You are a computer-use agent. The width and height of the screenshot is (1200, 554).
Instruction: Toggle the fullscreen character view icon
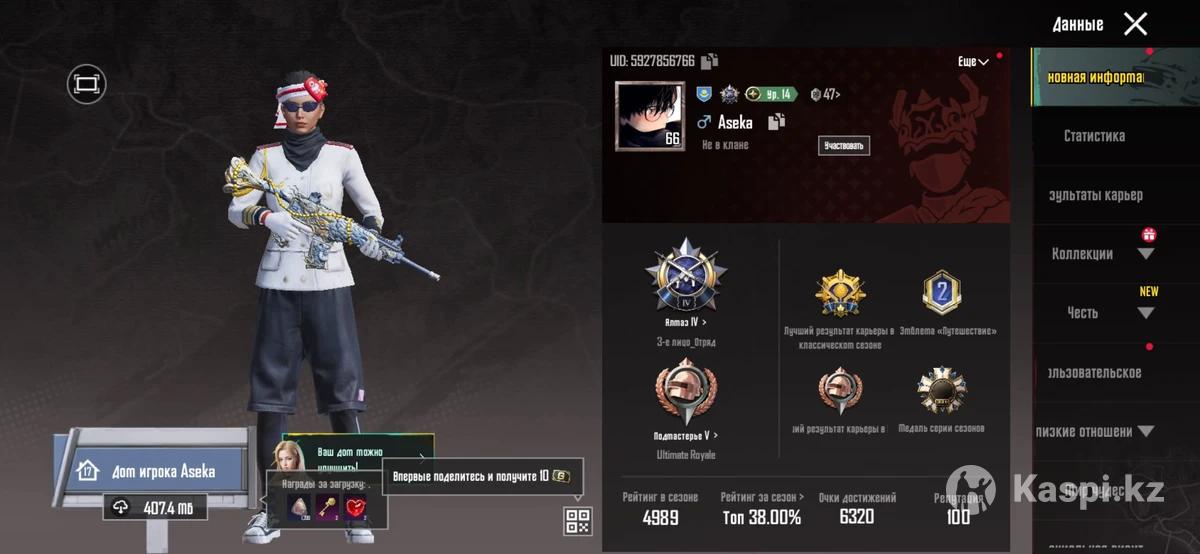tap(86, 84)
